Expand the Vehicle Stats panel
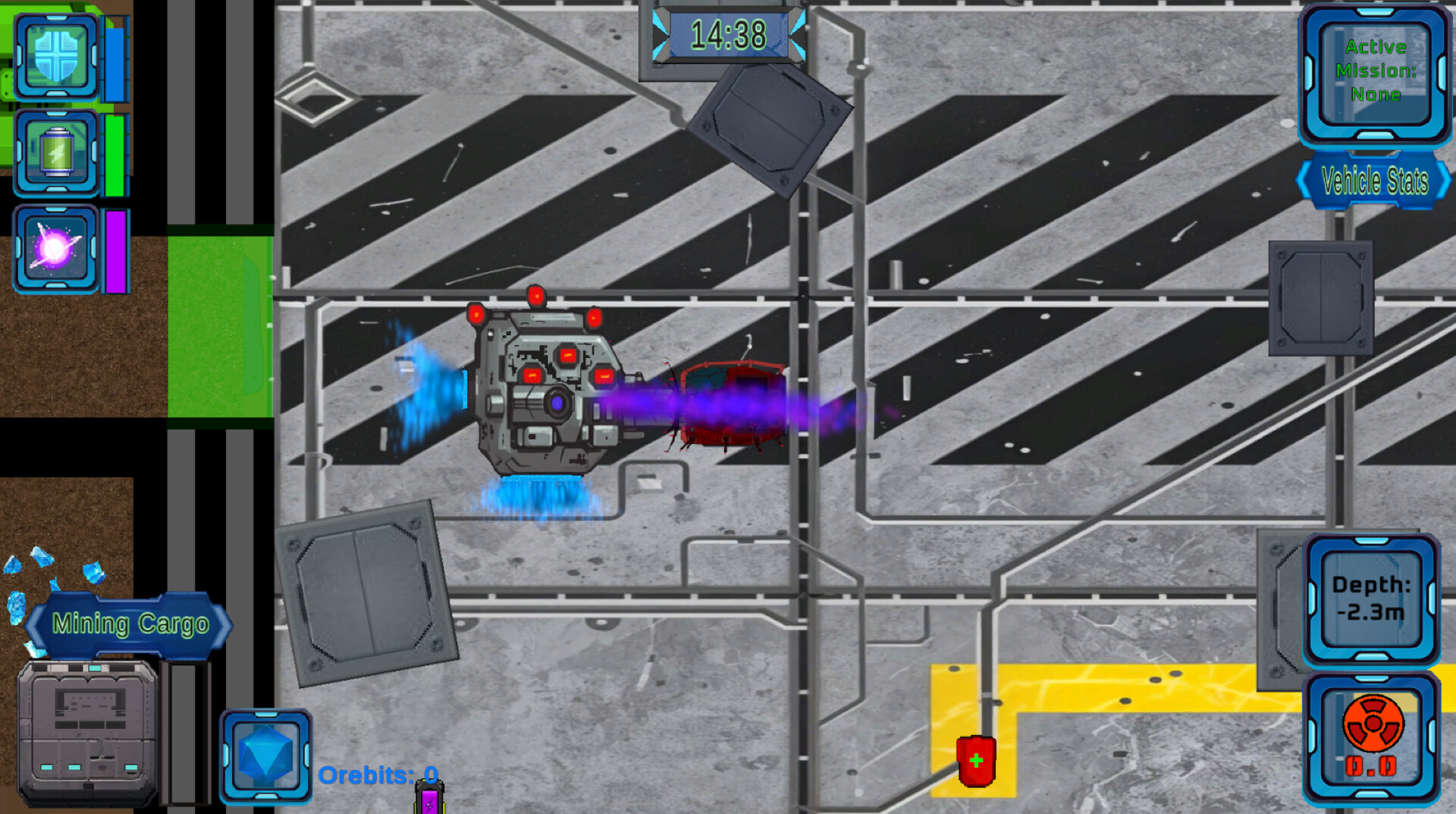The image size is (1456, 814). coord(1373,181)
